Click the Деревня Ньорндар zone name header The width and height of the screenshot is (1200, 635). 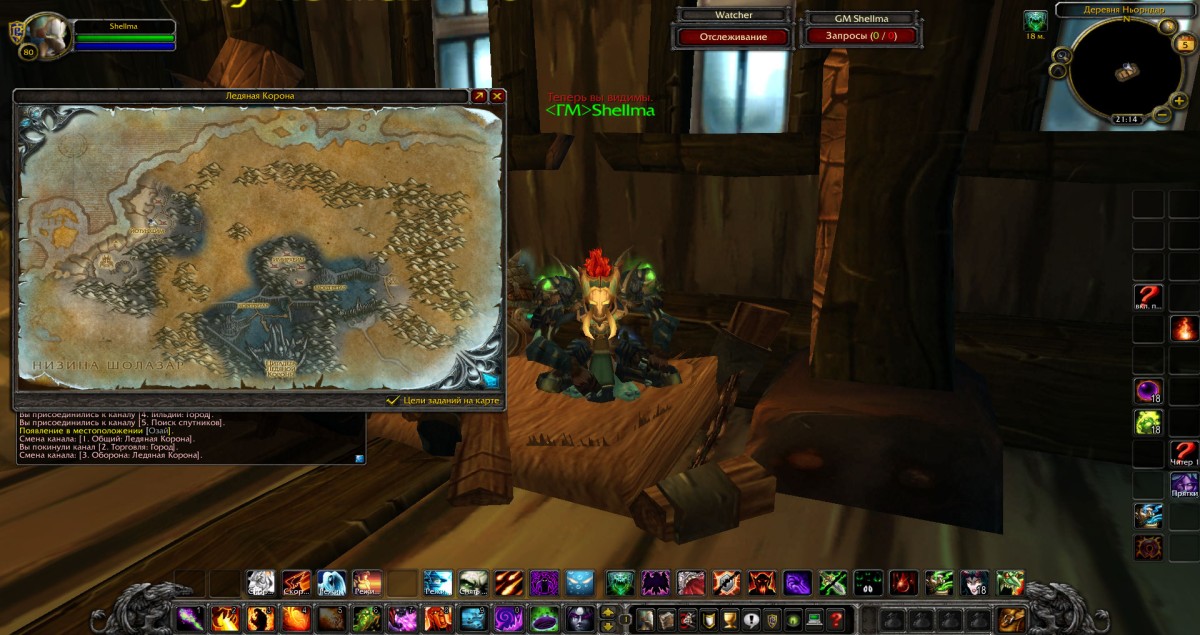point(1125,10)
